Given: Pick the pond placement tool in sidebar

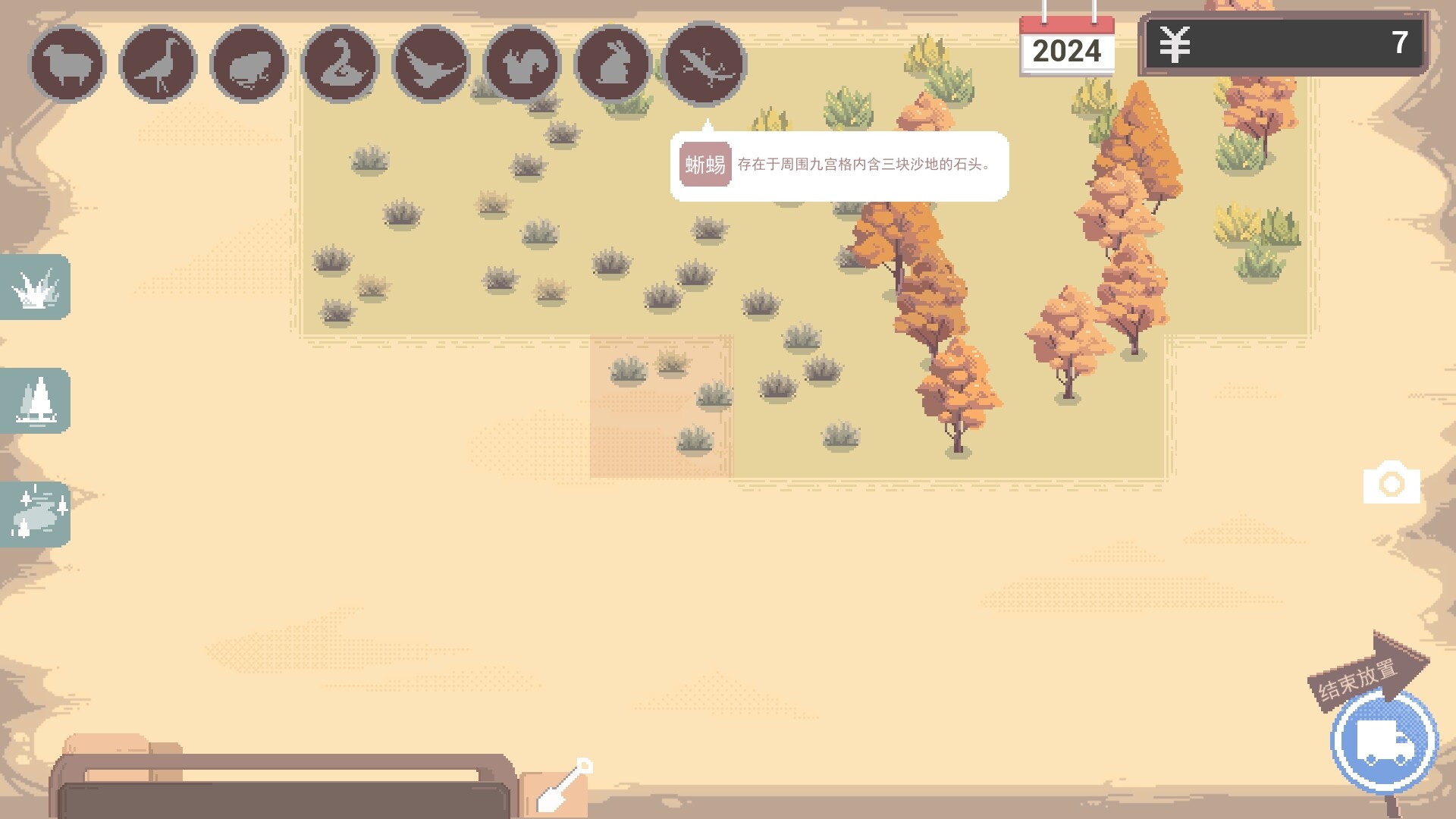Looking at the screenshot, I should [35, 515].
